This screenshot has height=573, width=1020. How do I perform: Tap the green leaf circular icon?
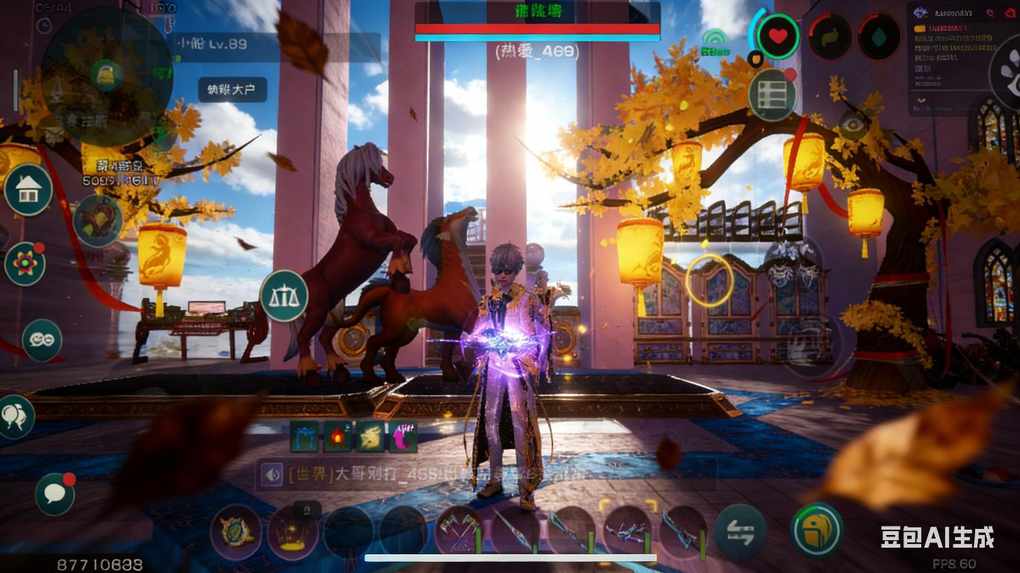pos(829,37)
